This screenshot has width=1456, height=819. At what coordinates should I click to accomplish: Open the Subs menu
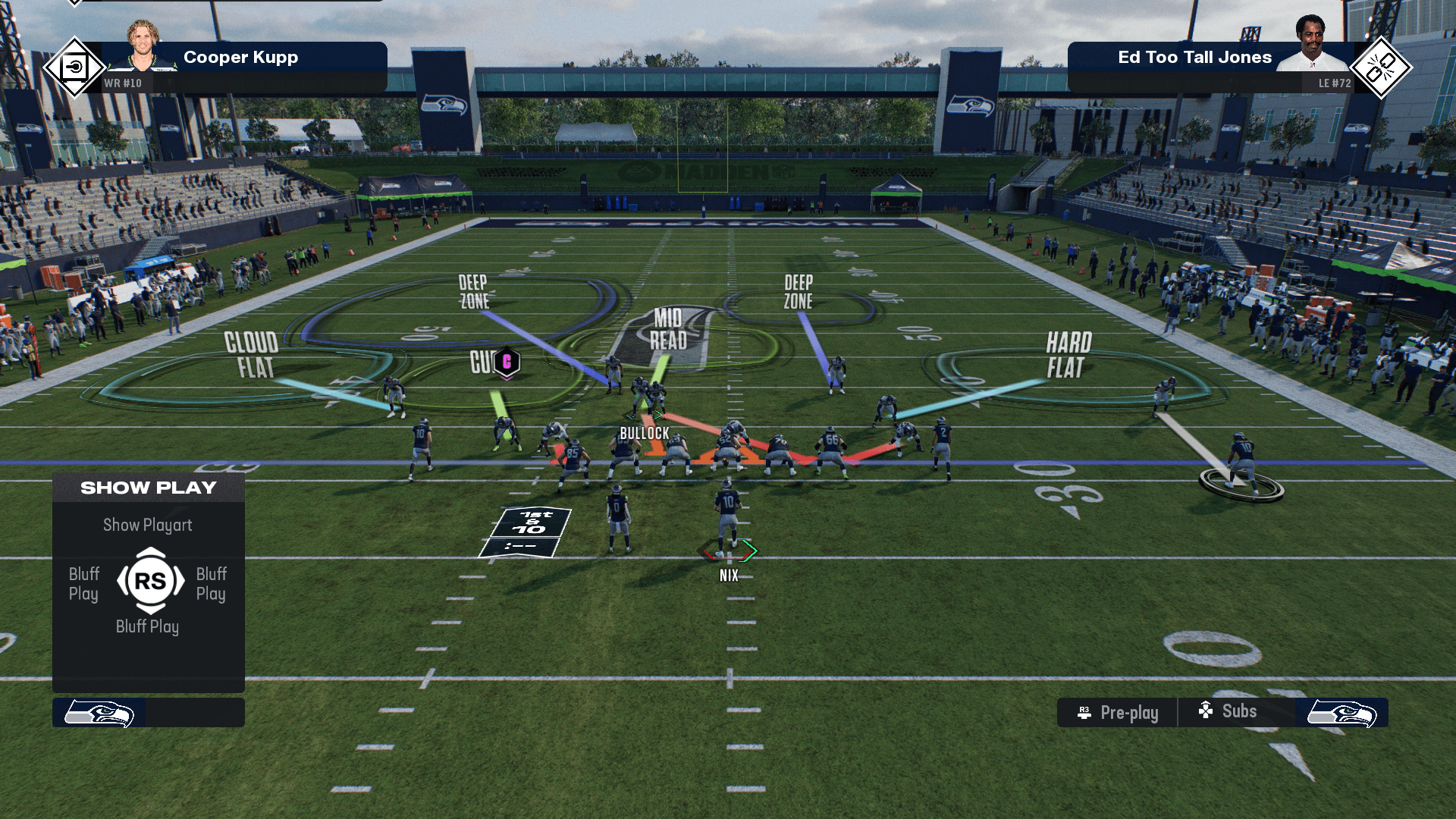coord(1228,711)
